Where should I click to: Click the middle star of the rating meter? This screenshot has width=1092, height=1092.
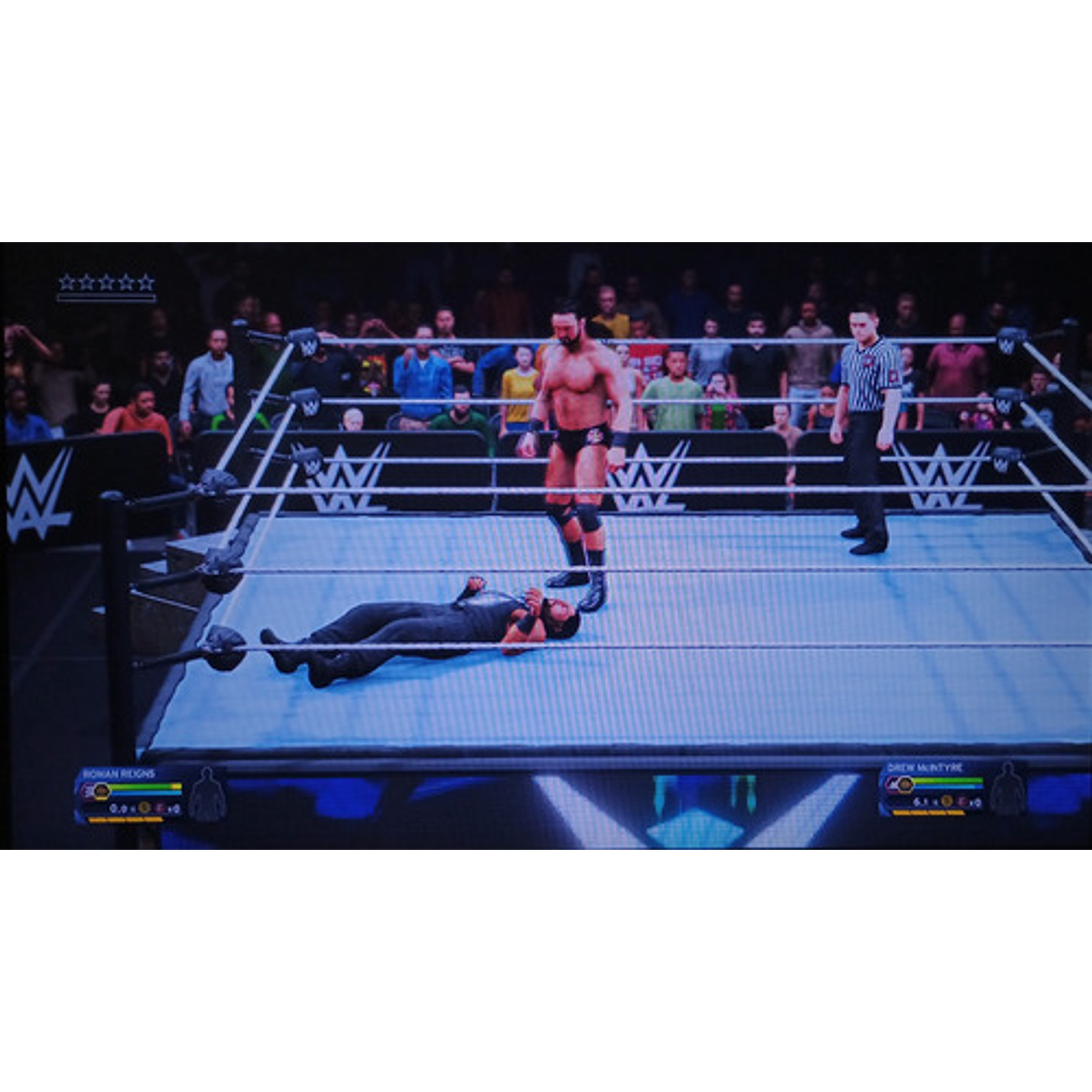point(105,280)
